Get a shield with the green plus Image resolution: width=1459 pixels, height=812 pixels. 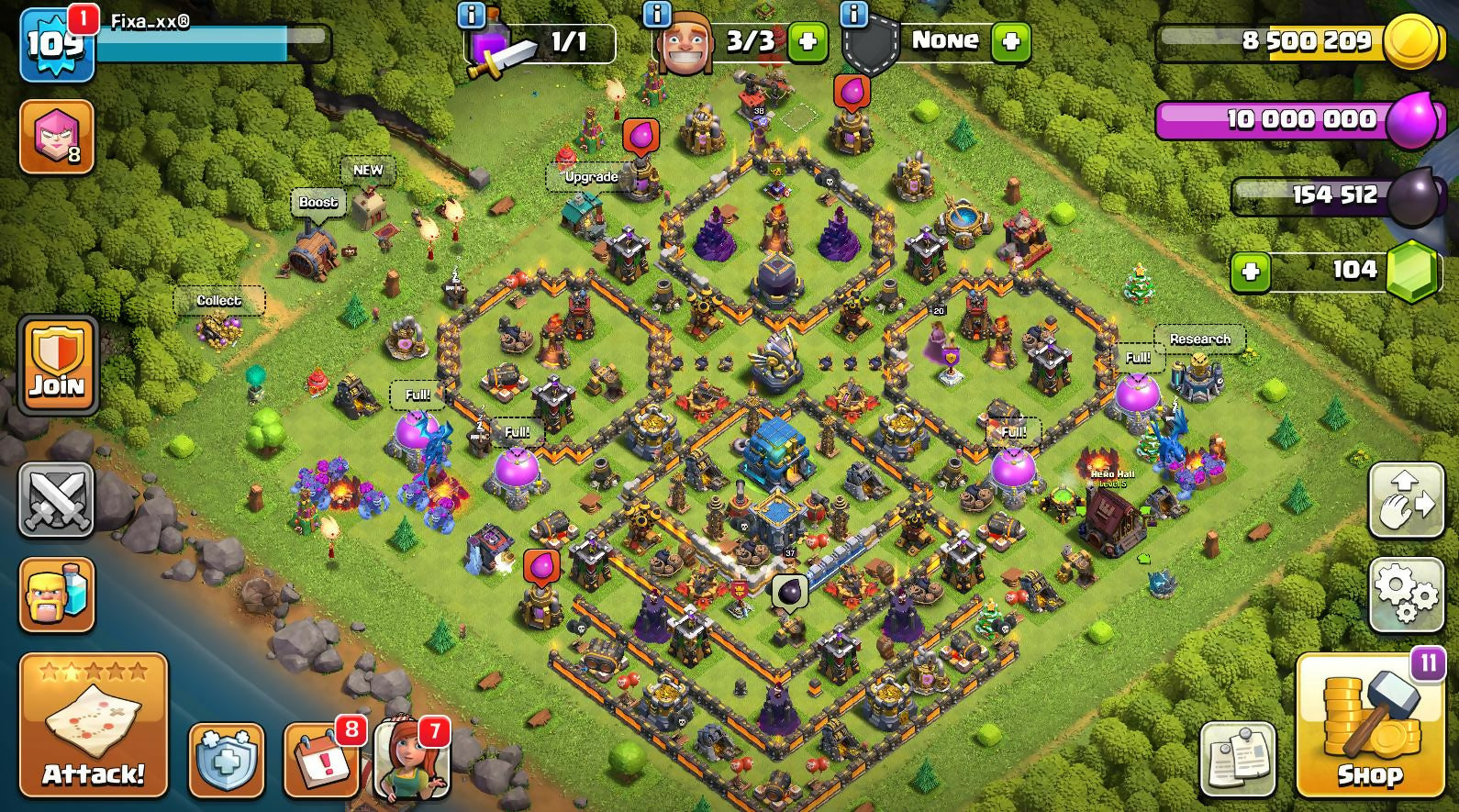click(1011, 41)
